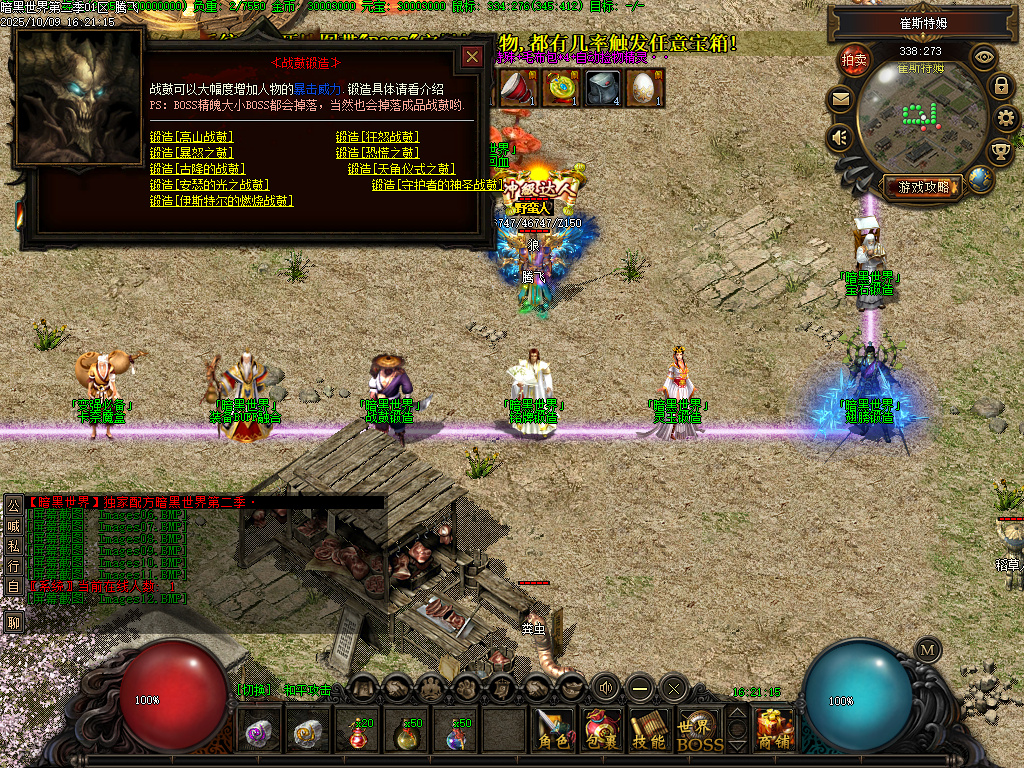Open the mail envelope icon

click(x=840, y=99)
